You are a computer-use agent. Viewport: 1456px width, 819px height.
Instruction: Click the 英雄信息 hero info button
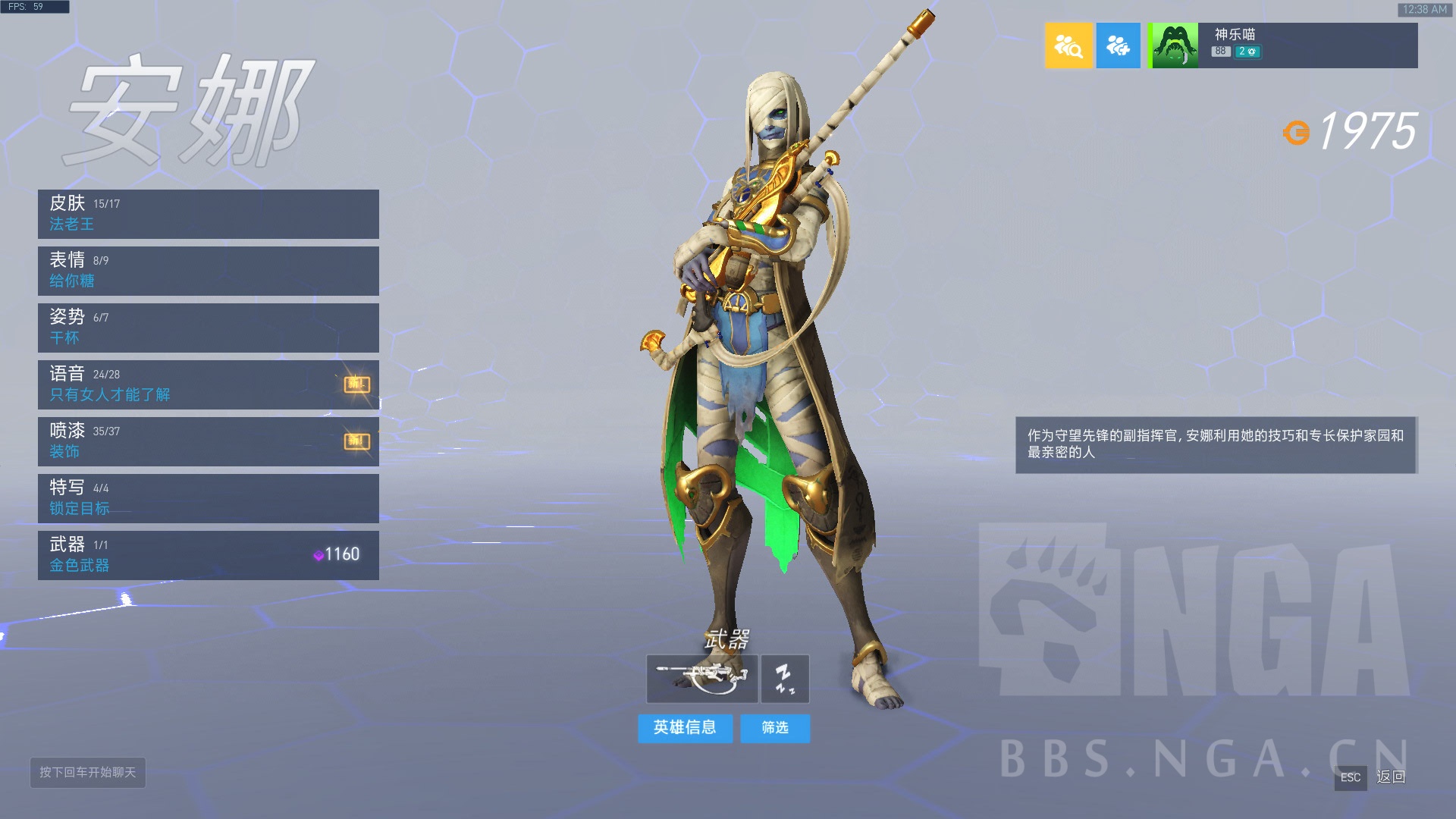click(x=685, y=728)
